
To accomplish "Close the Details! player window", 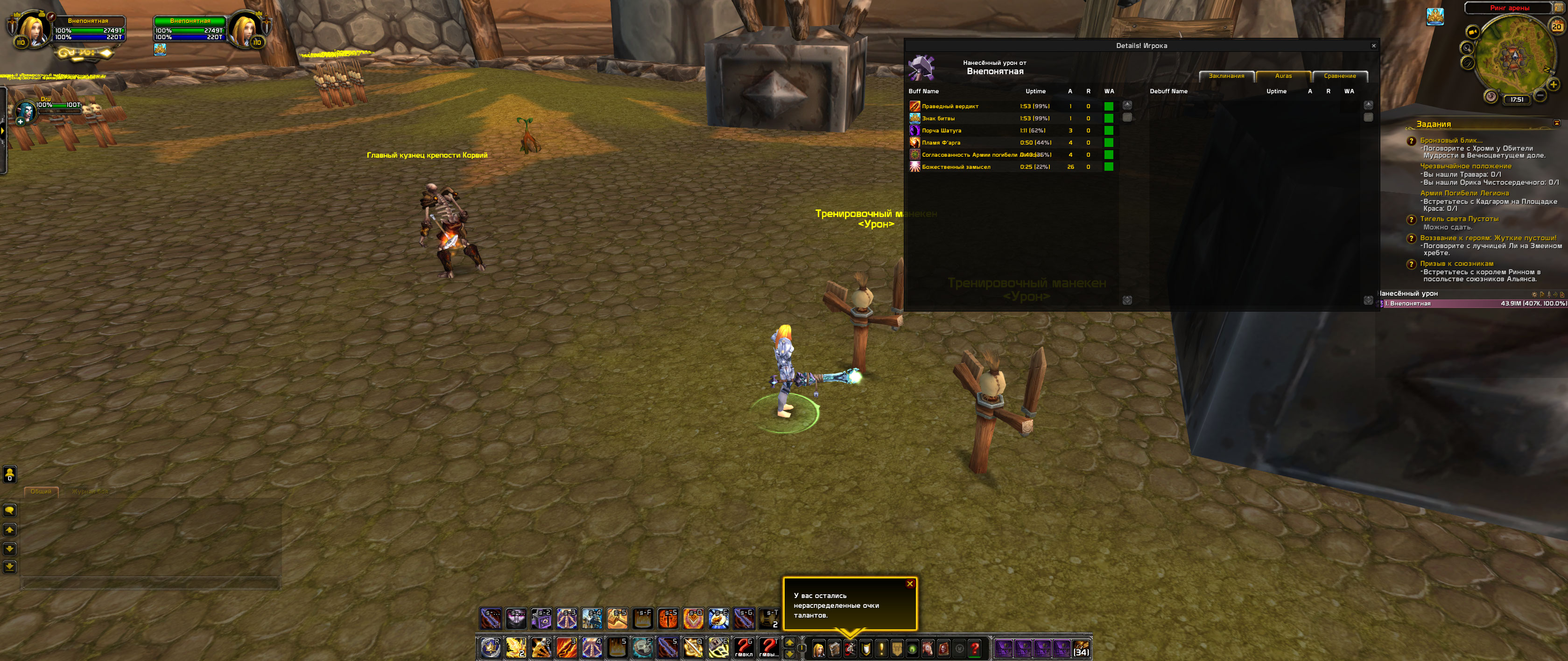I will [x=1373, y=46].
